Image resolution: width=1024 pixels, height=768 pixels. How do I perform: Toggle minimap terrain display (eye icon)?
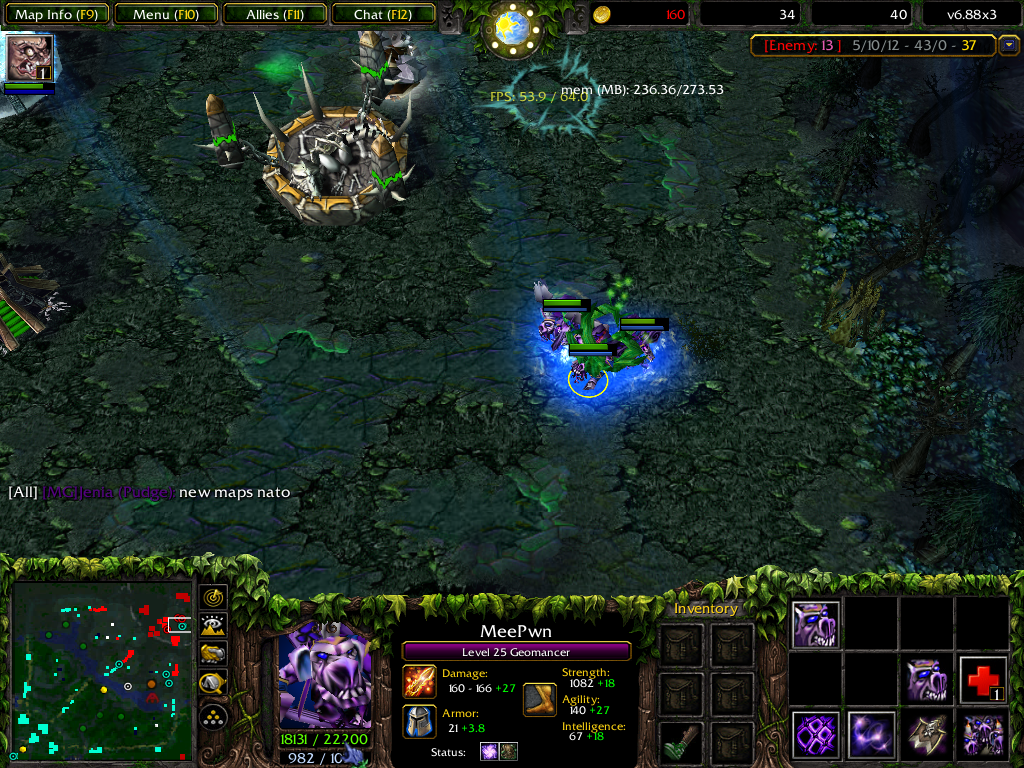coord(213,626)
